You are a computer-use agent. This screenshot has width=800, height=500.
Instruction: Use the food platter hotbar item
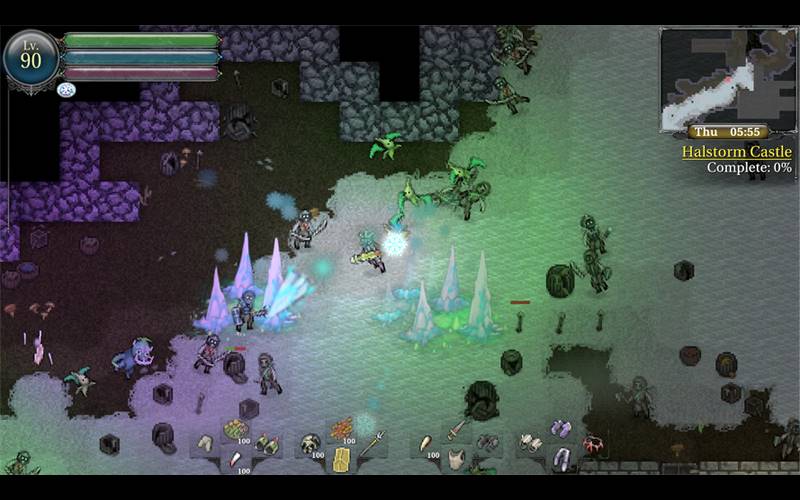click(x=236, y=430)
